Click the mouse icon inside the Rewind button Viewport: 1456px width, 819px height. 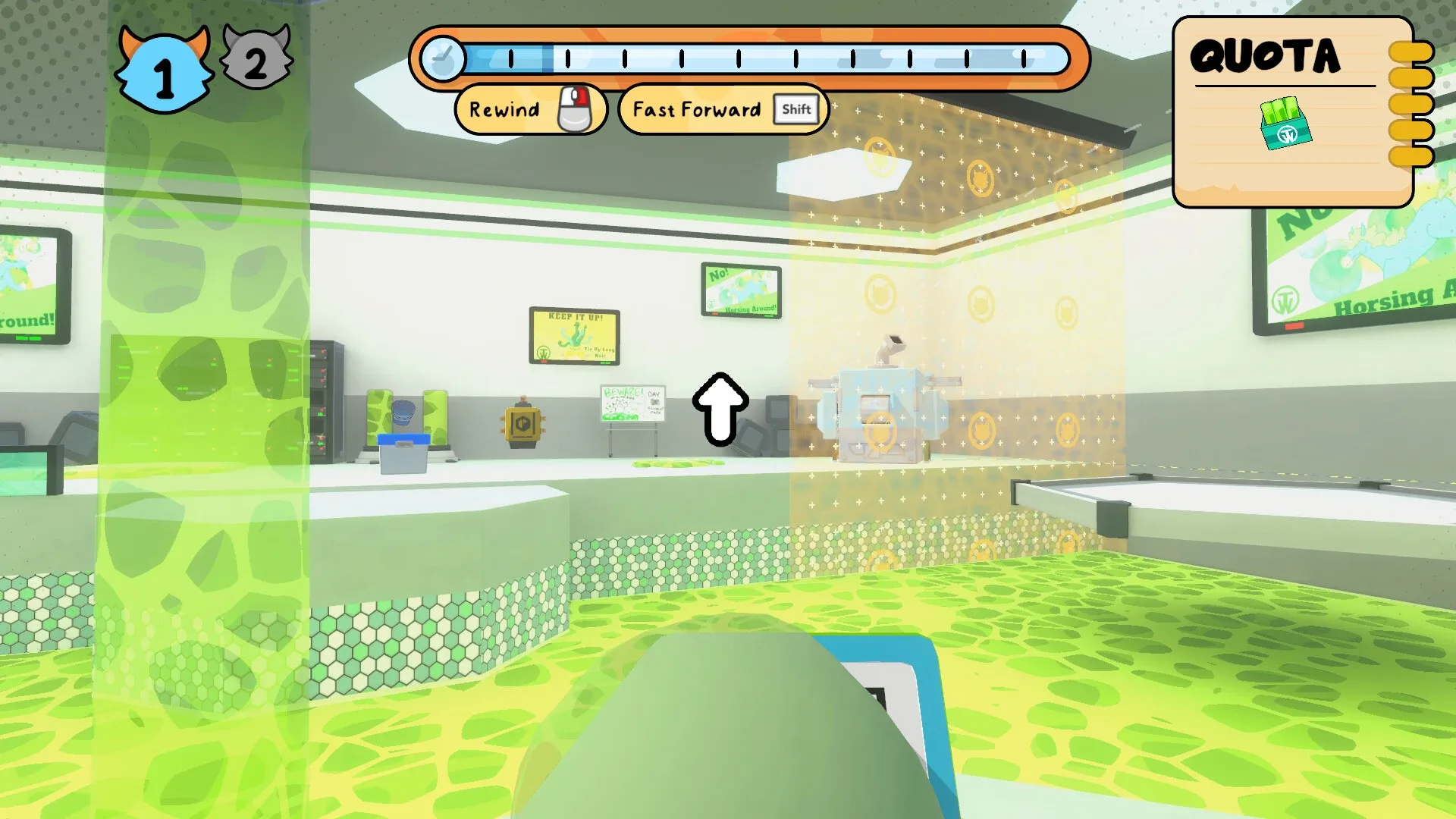576,109
